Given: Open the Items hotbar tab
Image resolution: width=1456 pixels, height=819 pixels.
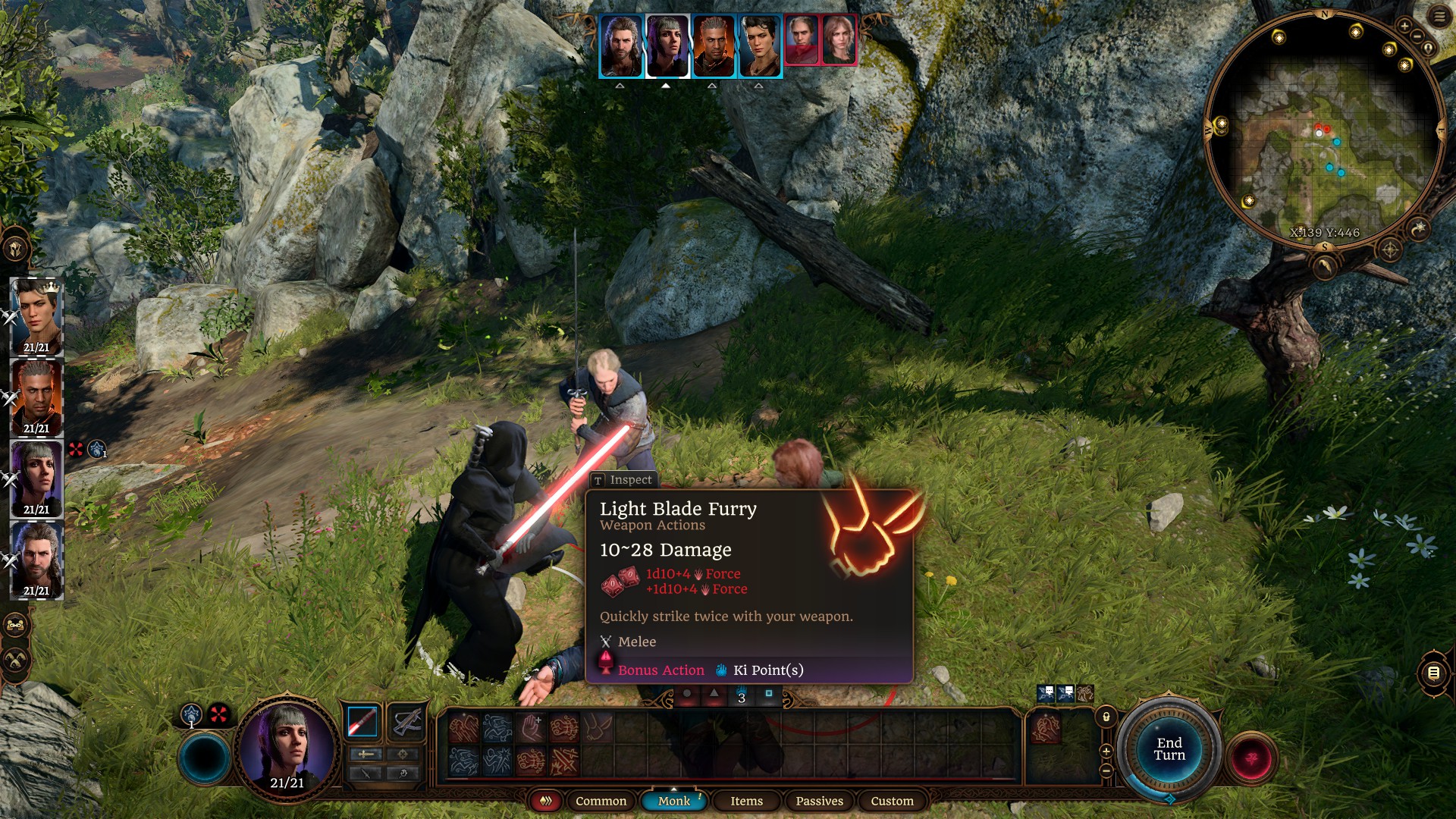Looking at the screenshot, I should pyautogui.click(x=746, y=801).
